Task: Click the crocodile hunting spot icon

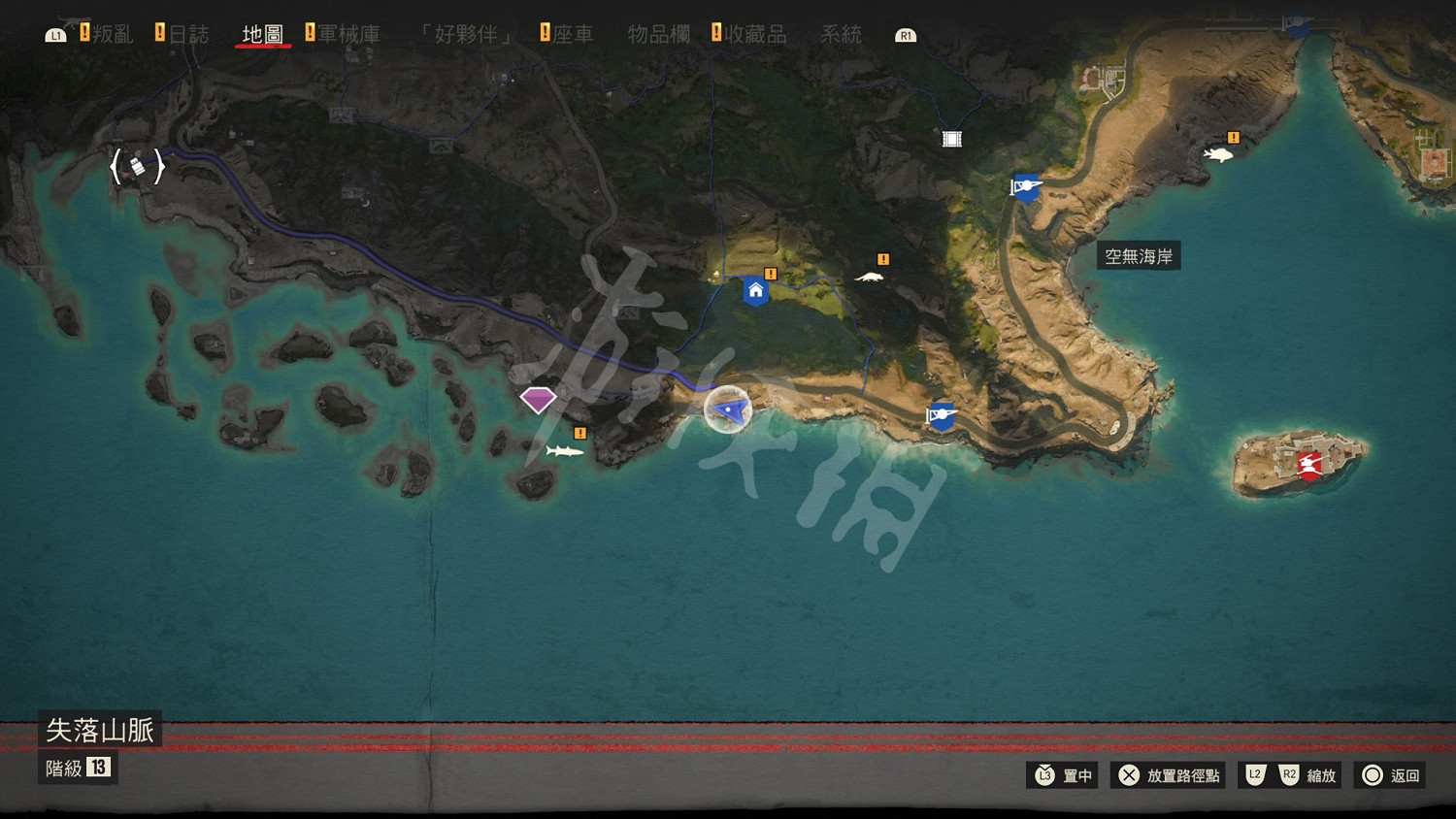Action: [871, 276]
